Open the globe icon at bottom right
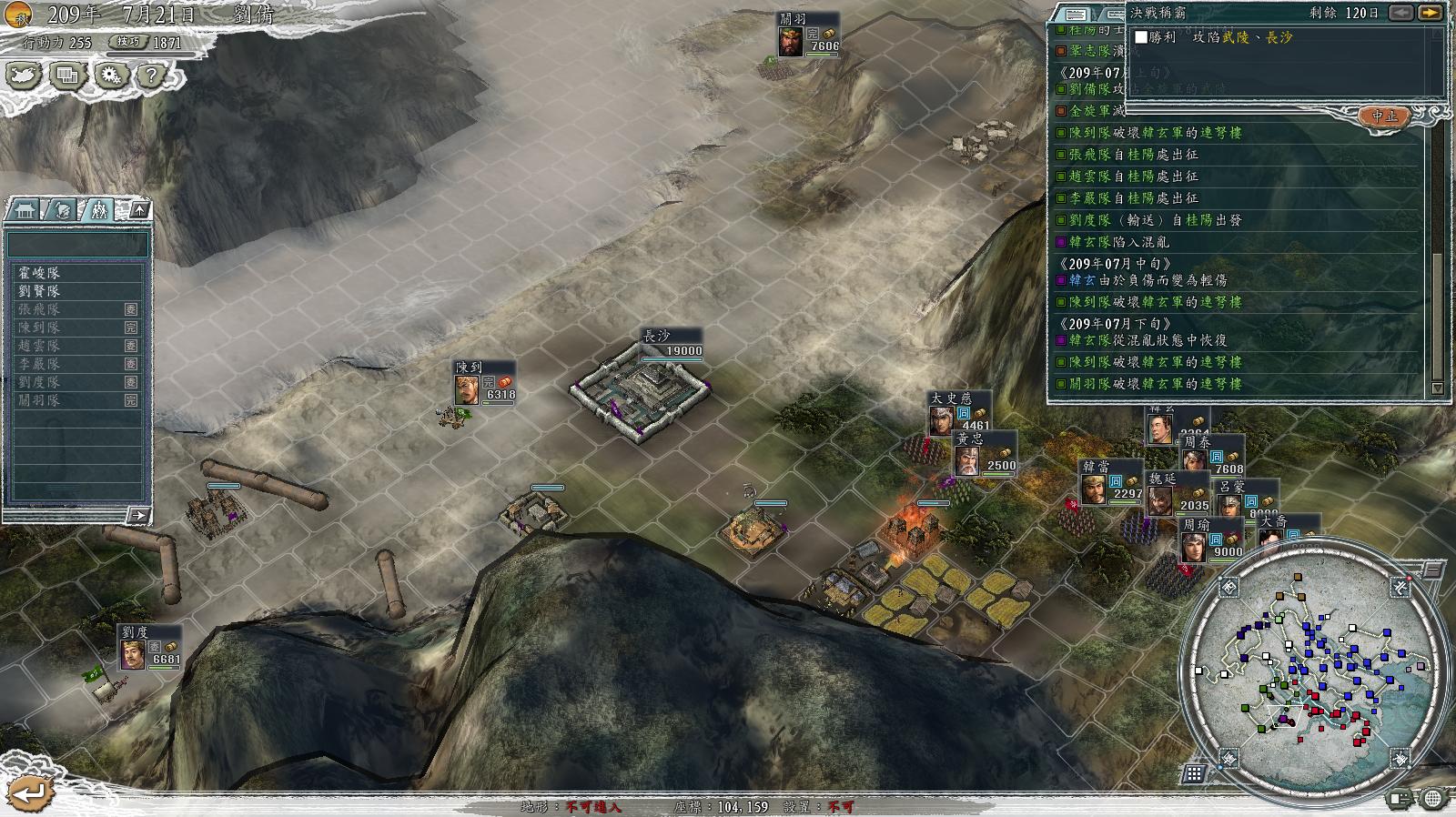The height and width of the screenshot is (817, 1456). pyautogui.click(x=1432, y=800)
